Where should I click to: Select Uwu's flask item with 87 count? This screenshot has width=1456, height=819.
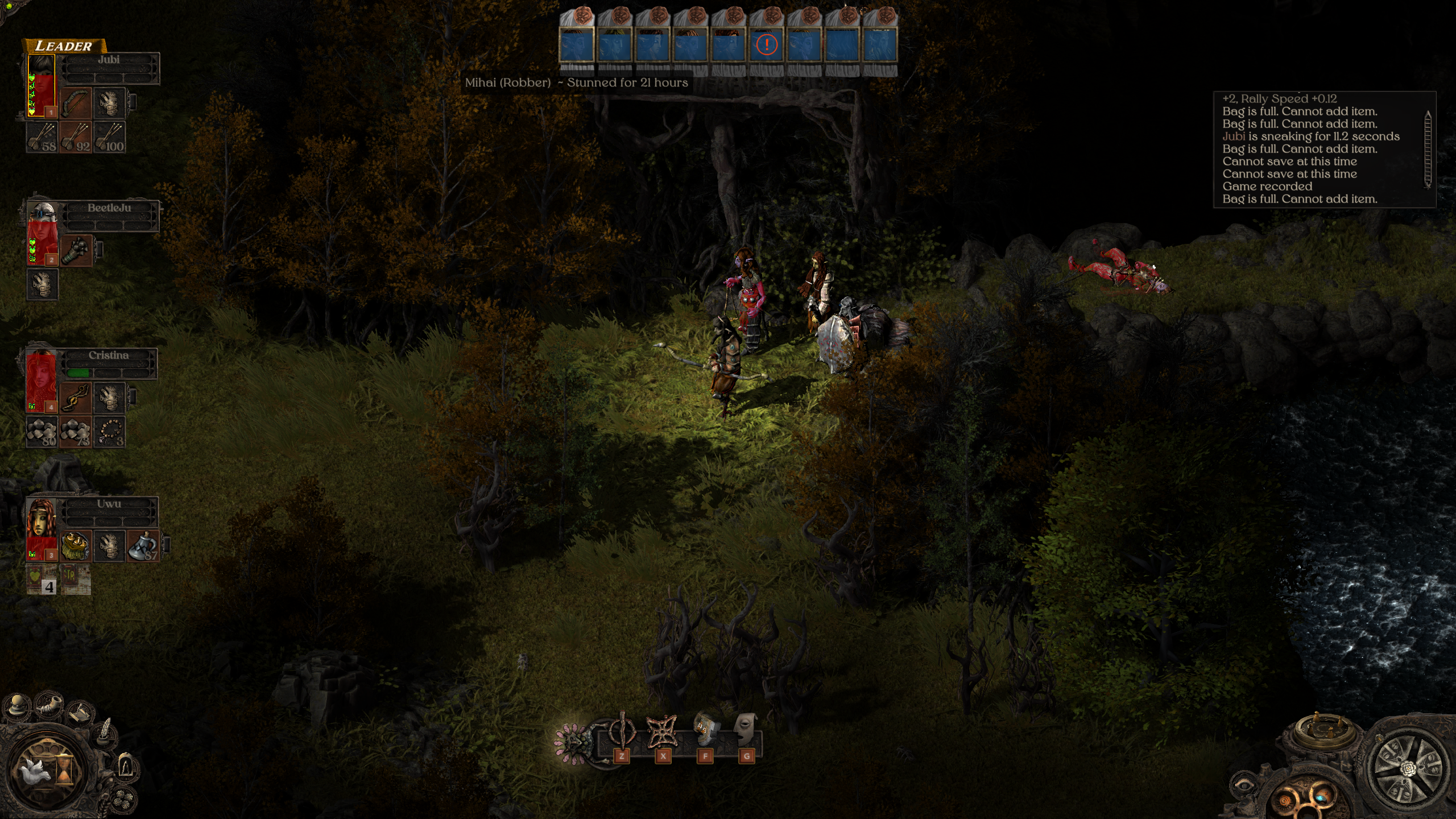point(143,545)
